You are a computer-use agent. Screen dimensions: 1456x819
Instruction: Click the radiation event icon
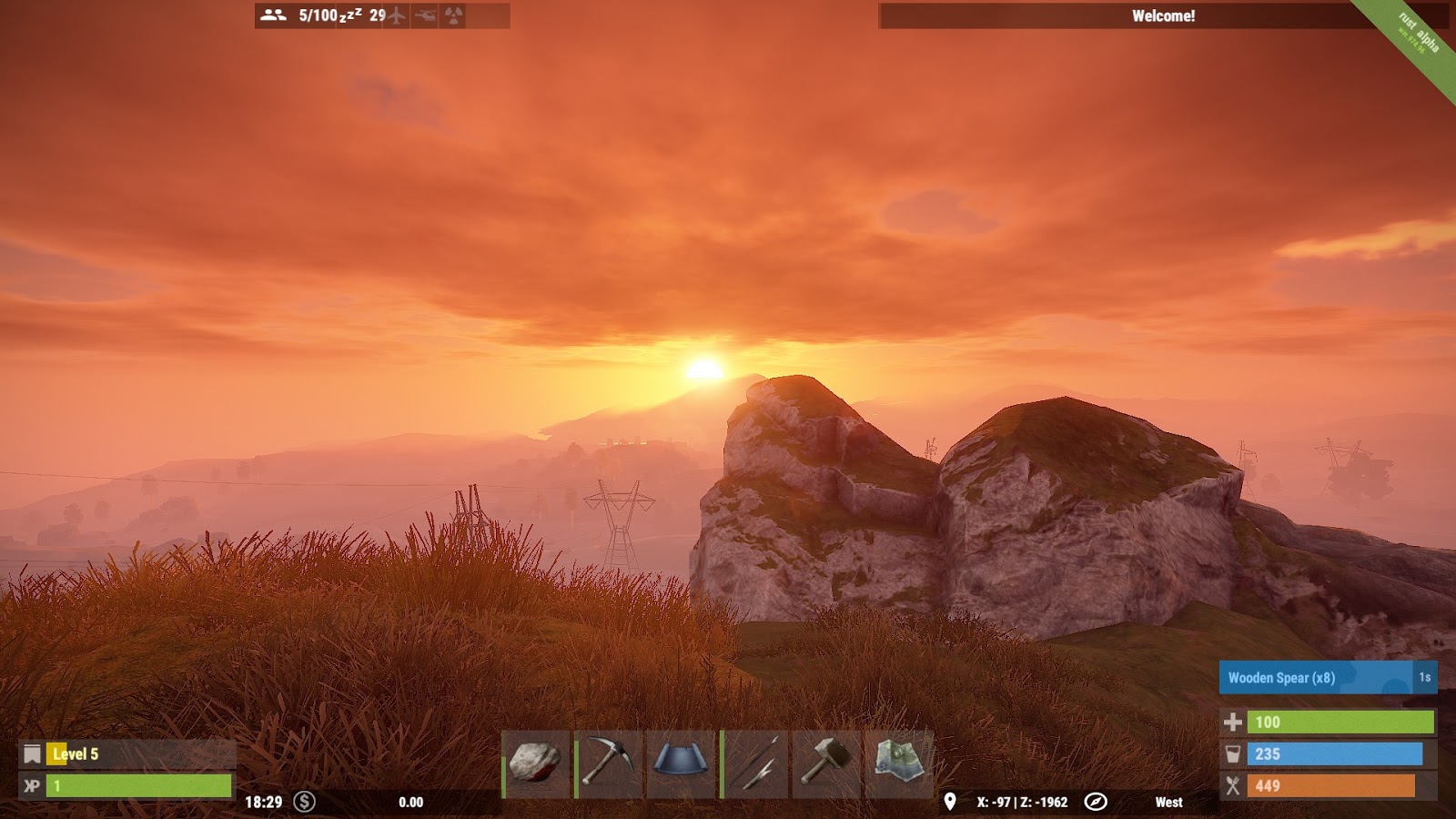tap(453, 15)
